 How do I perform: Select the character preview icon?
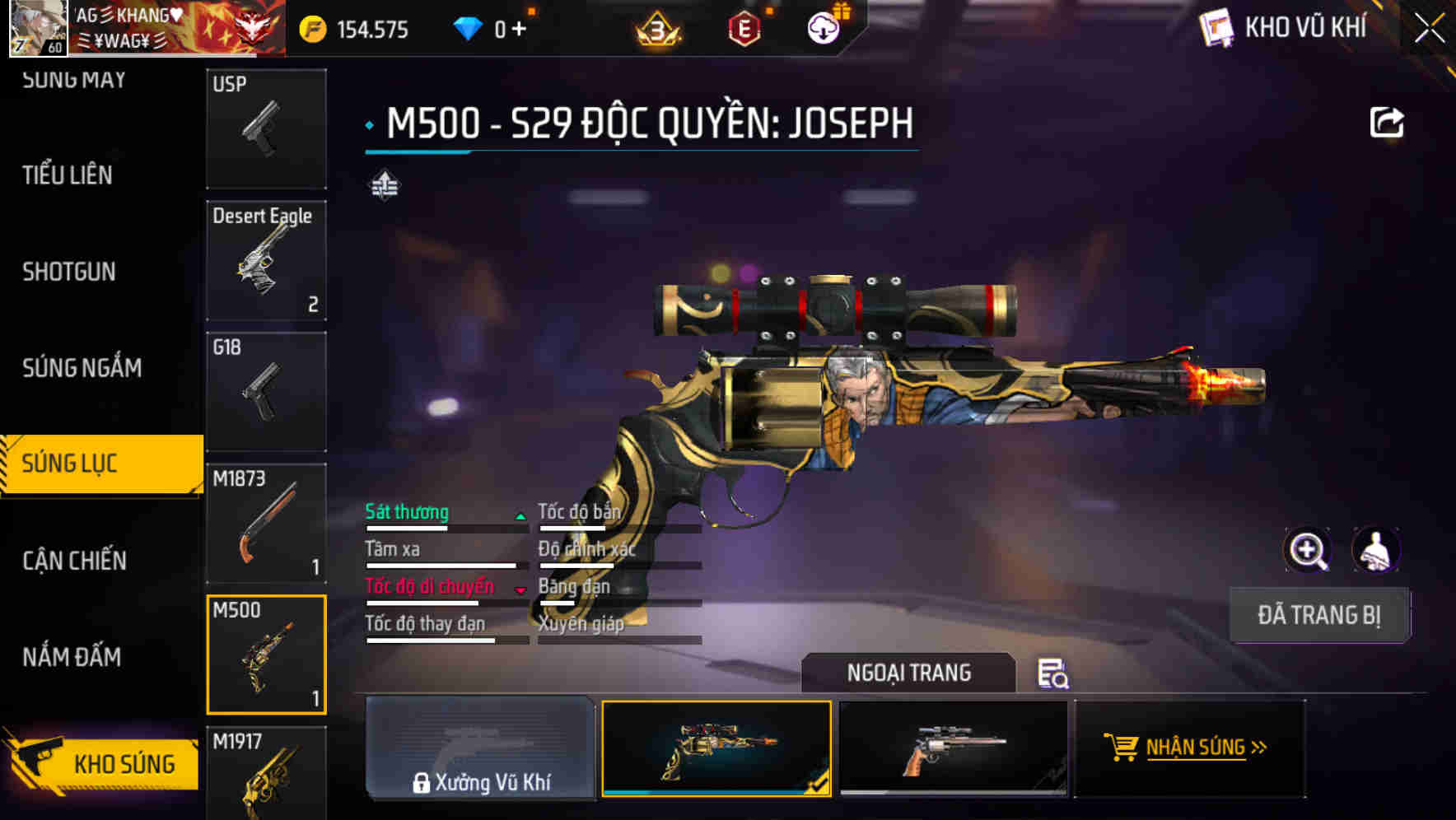[1376, 550]
